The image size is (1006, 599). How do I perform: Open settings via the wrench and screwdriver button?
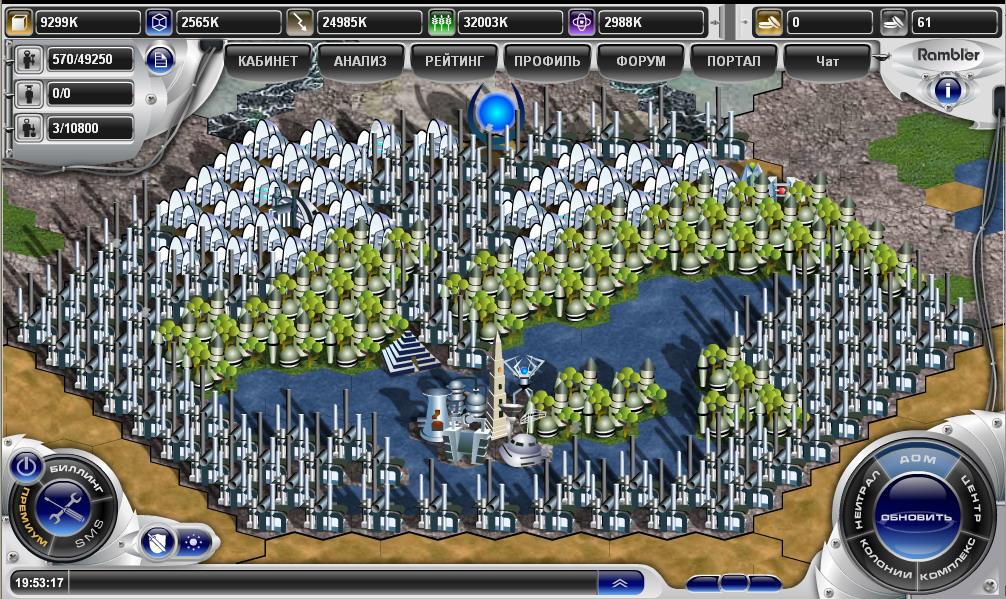(x=63, y=505)
